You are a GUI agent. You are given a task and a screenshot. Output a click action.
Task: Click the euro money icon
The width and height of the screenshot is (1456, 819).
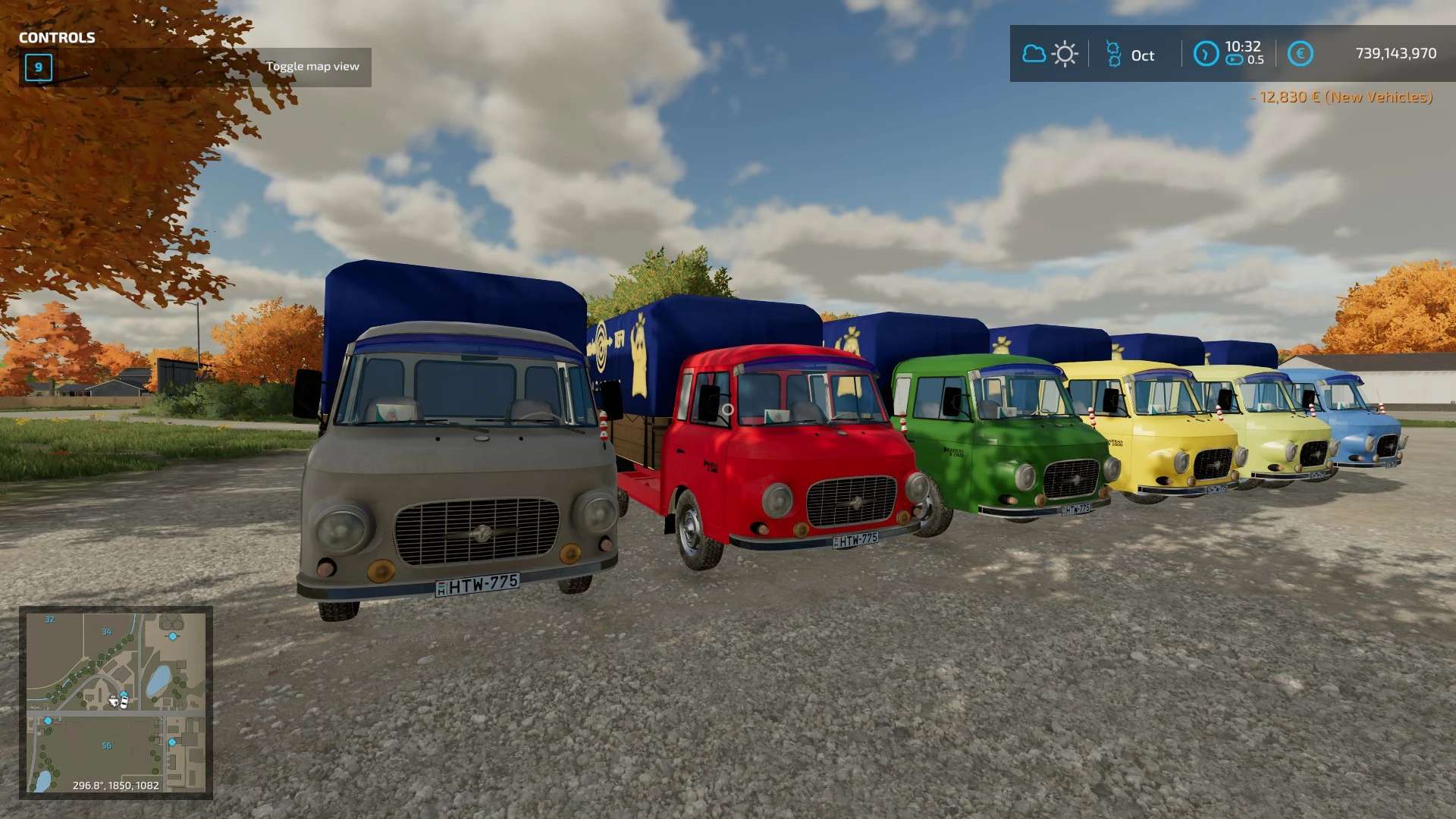[1300, 54]
